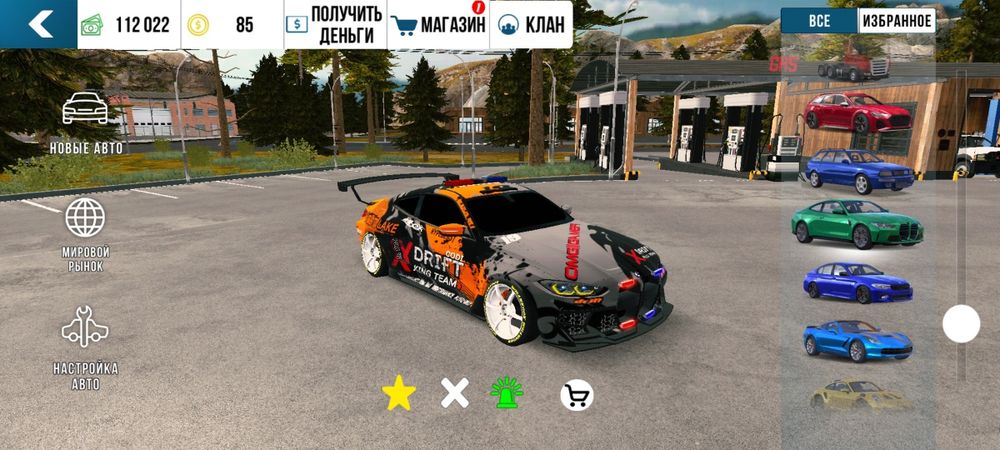The image size is (1000, 450).
Task: Open the Клан menu
Action: (532, 24)
